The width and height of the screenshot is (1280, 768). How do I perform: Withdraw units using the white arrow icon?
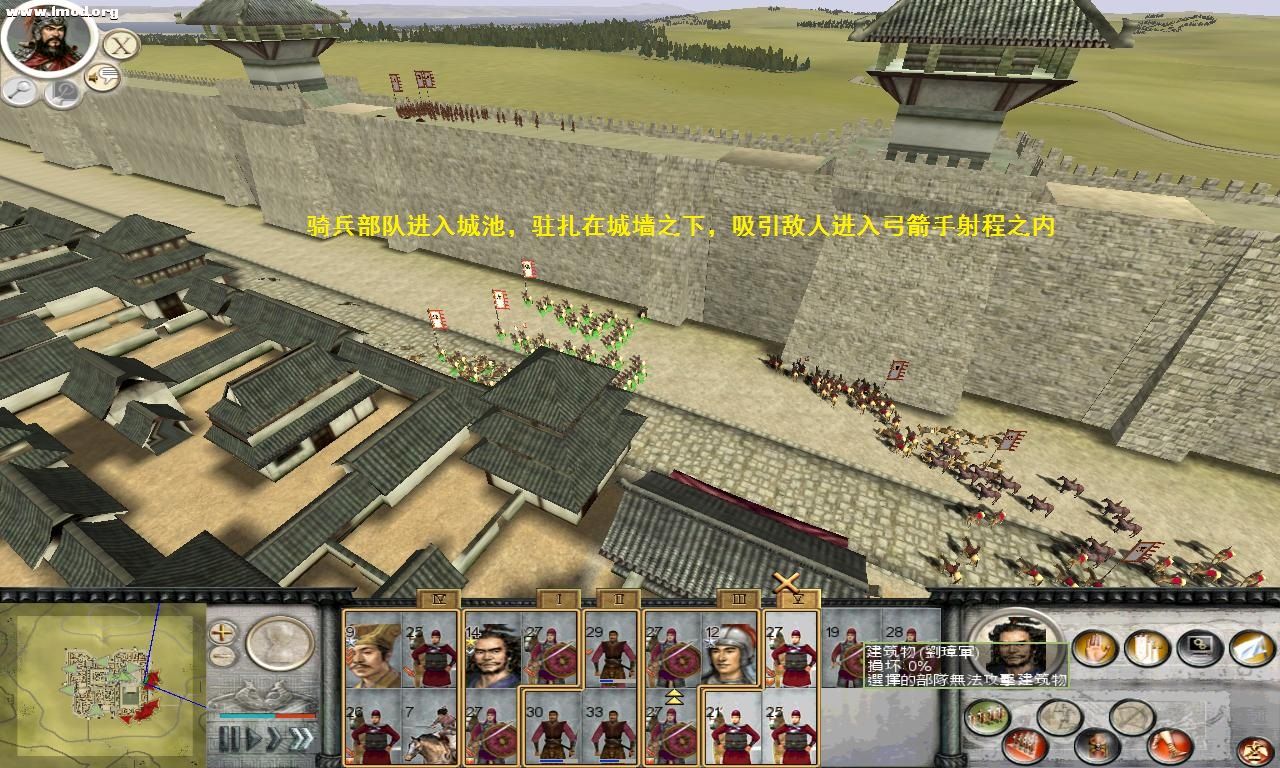coord(1250,650)
